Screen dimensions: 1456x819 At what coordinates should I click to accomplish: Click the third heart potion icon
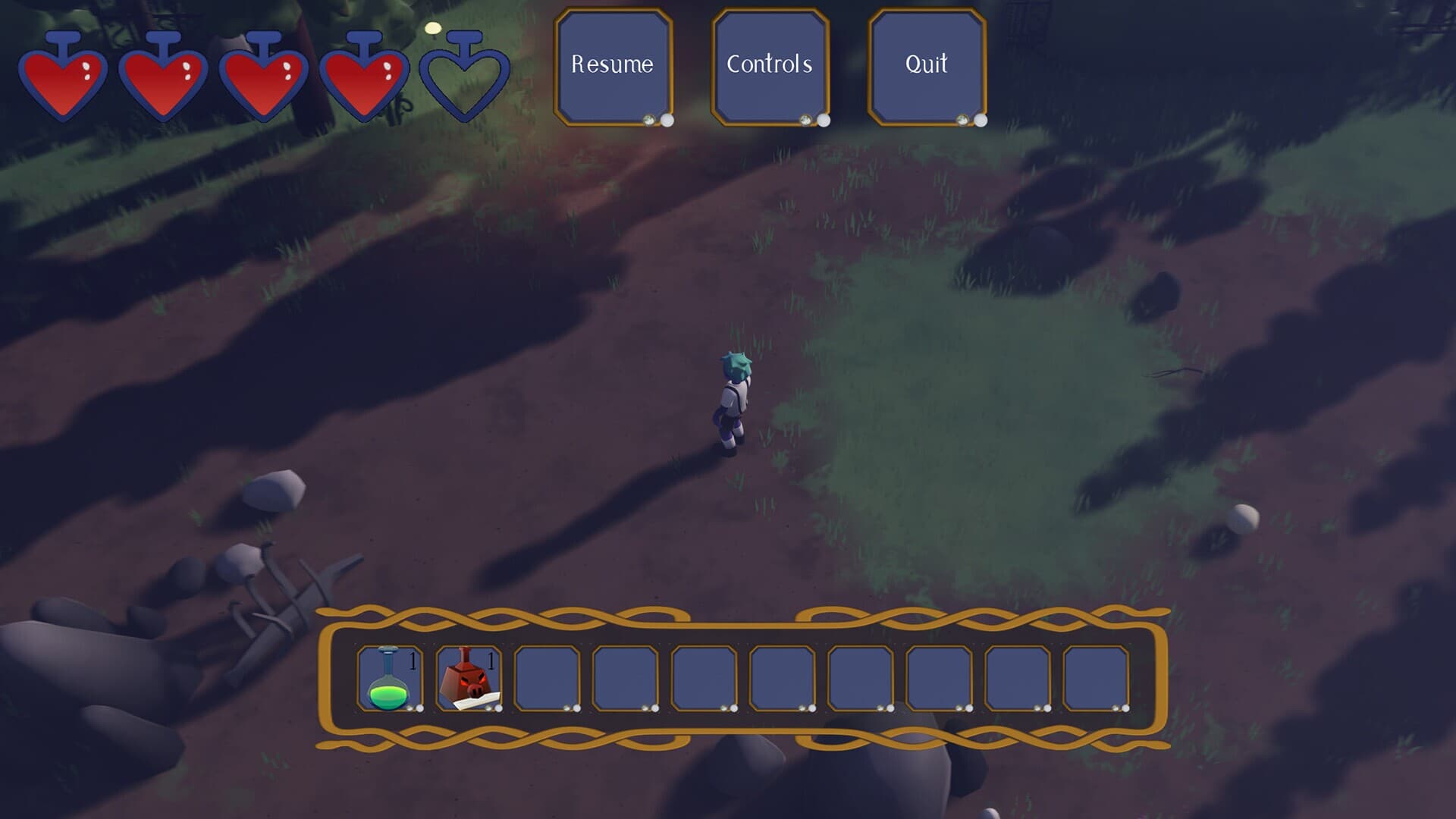pyautogui.click(x=265, y=80)
